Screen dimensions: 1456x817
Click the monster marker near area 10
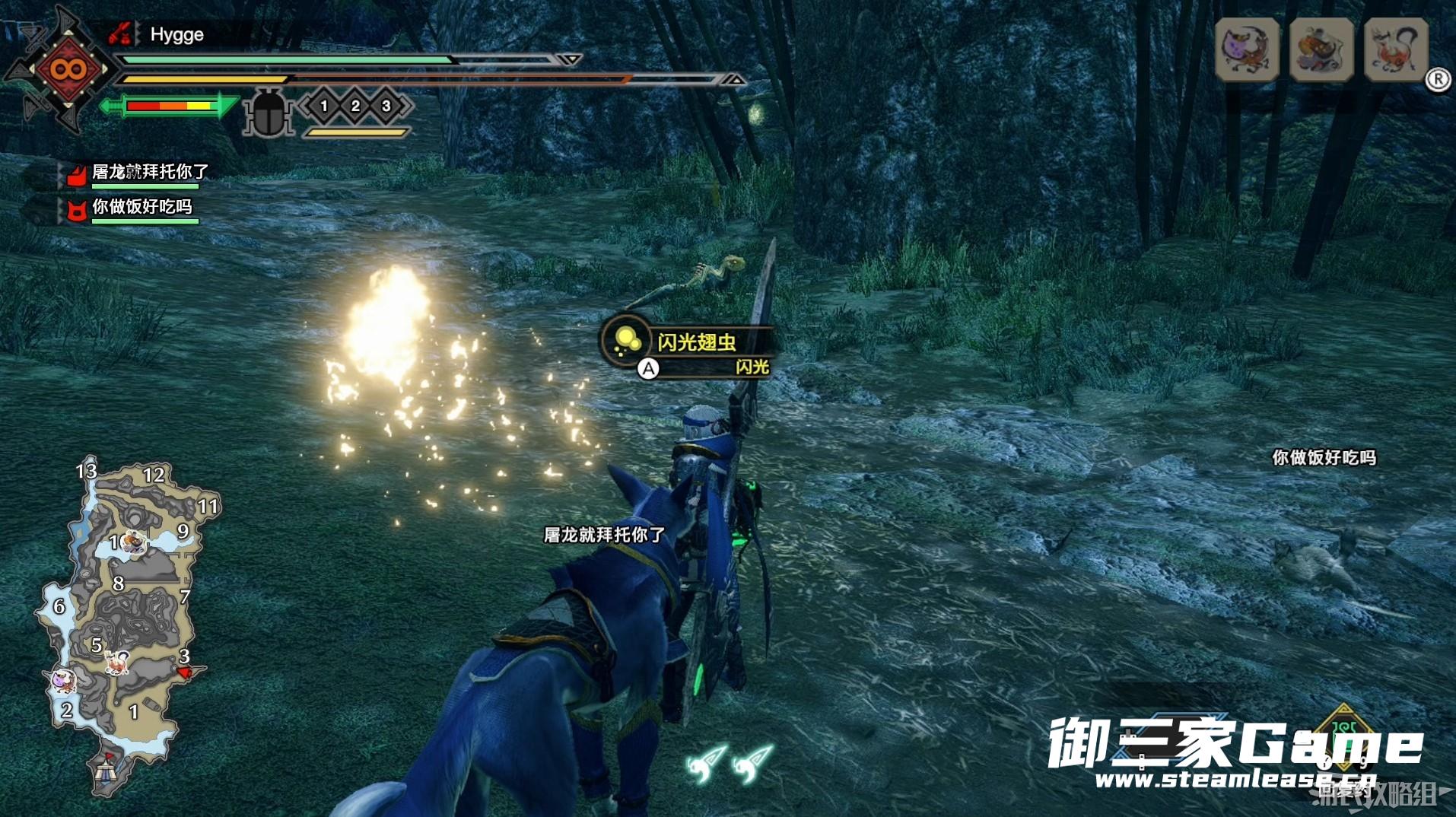[x=133, y=542]
